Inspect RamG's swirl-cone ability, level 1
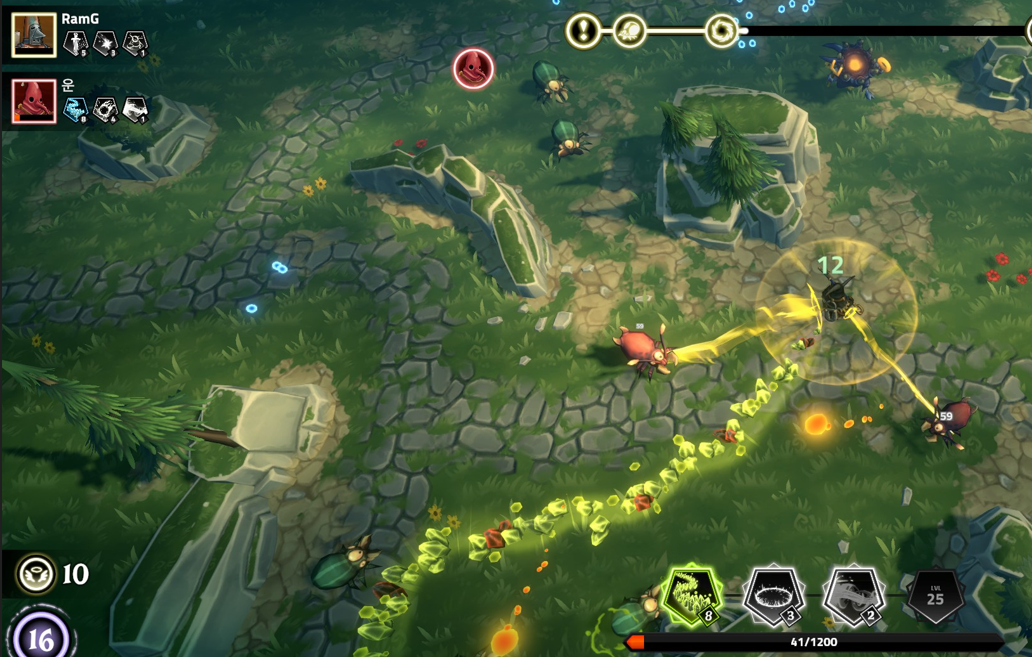Screen dimensions: 1032x657 coord(135,43)
